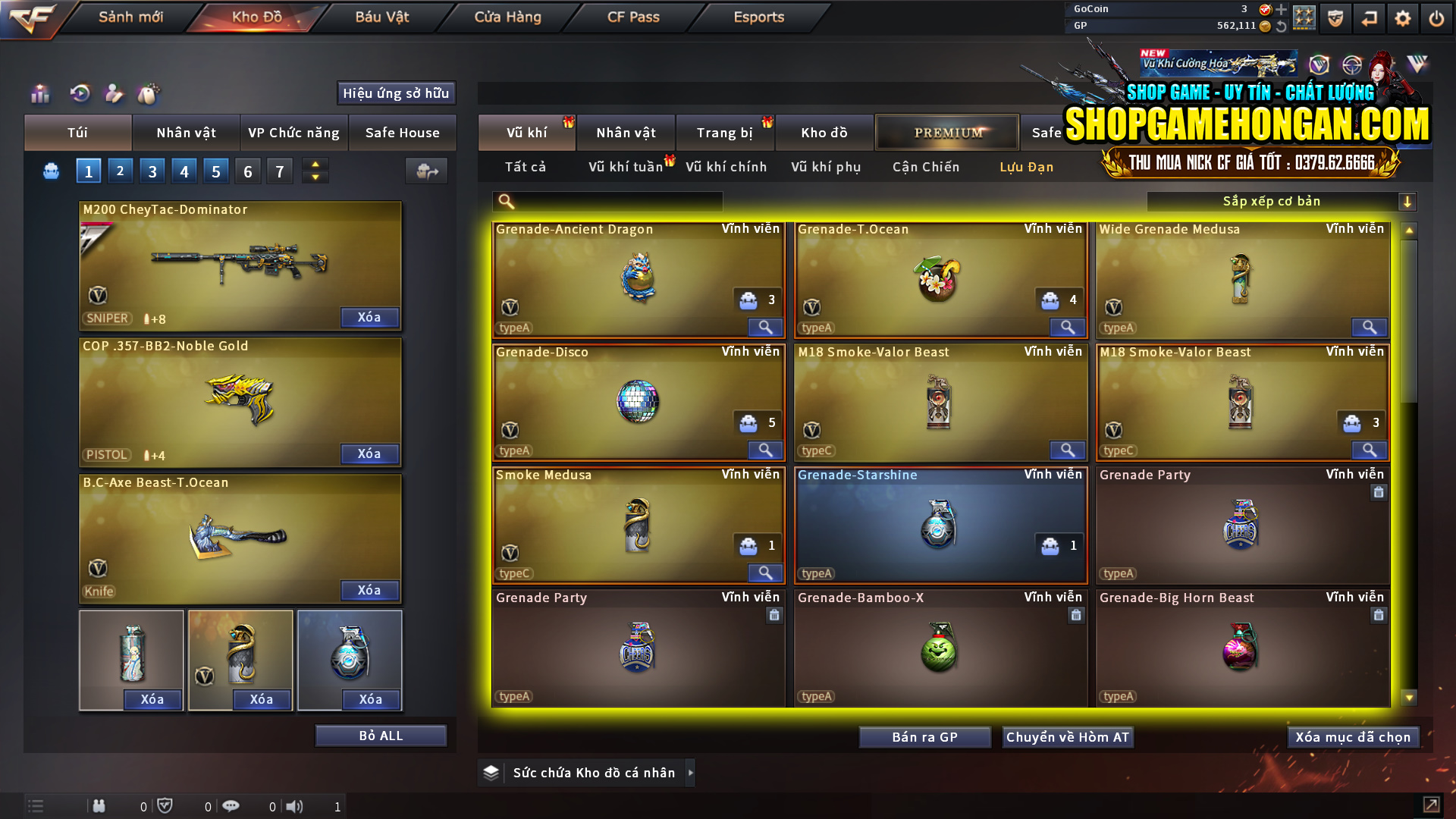Select inventory bag slot 6

coord(247,171)
